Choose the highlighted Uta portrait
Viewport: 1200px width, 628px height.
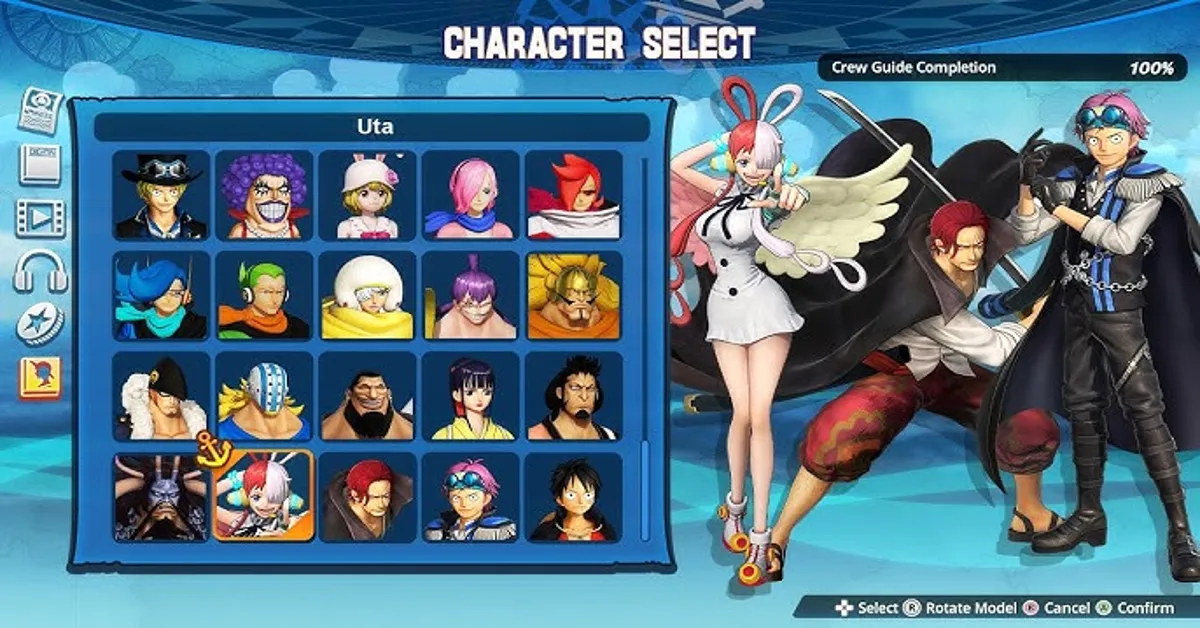264,497
